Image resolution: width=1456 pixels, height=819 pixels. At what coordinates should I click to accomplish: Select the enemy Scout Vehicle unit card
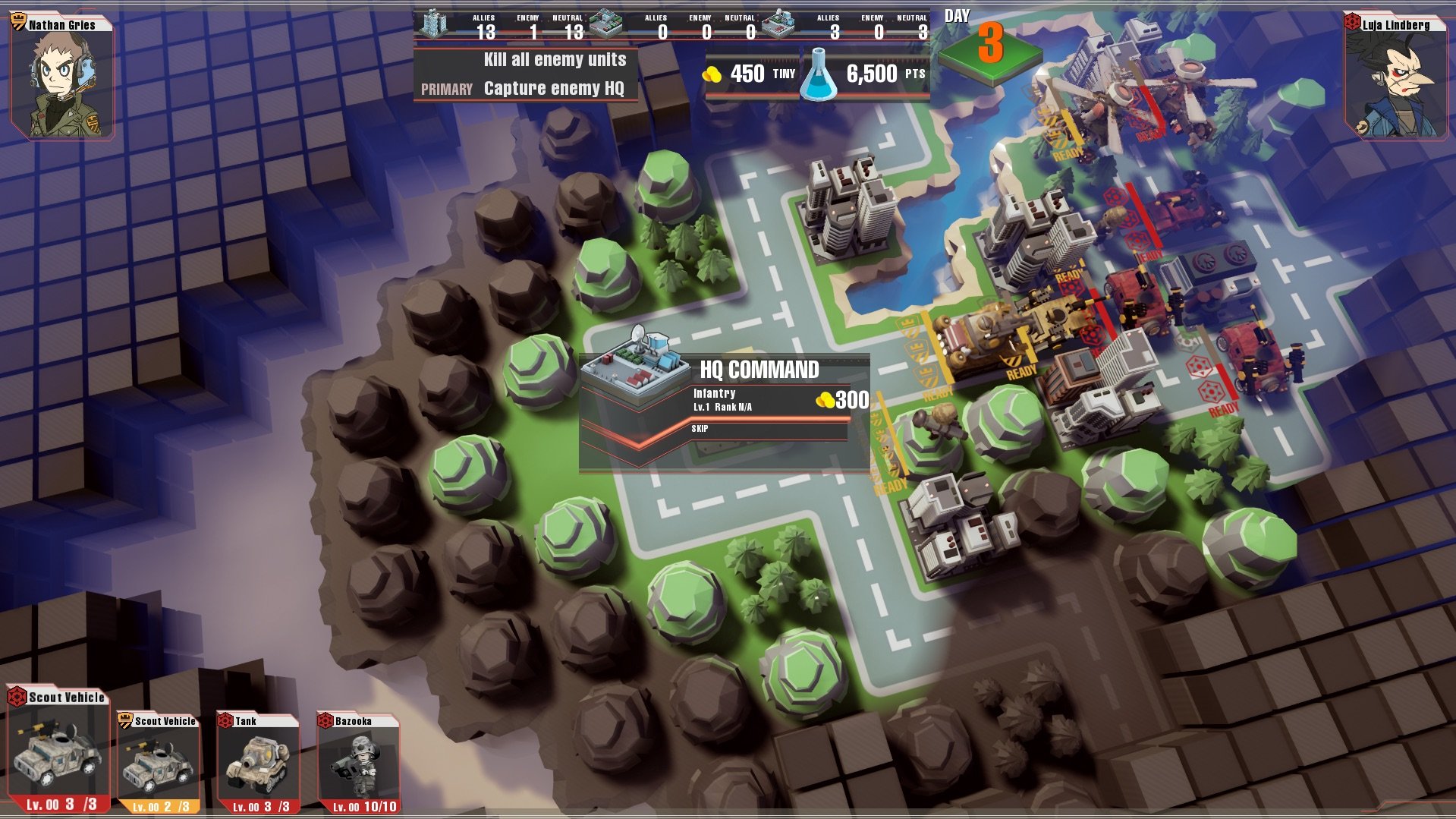58,749
